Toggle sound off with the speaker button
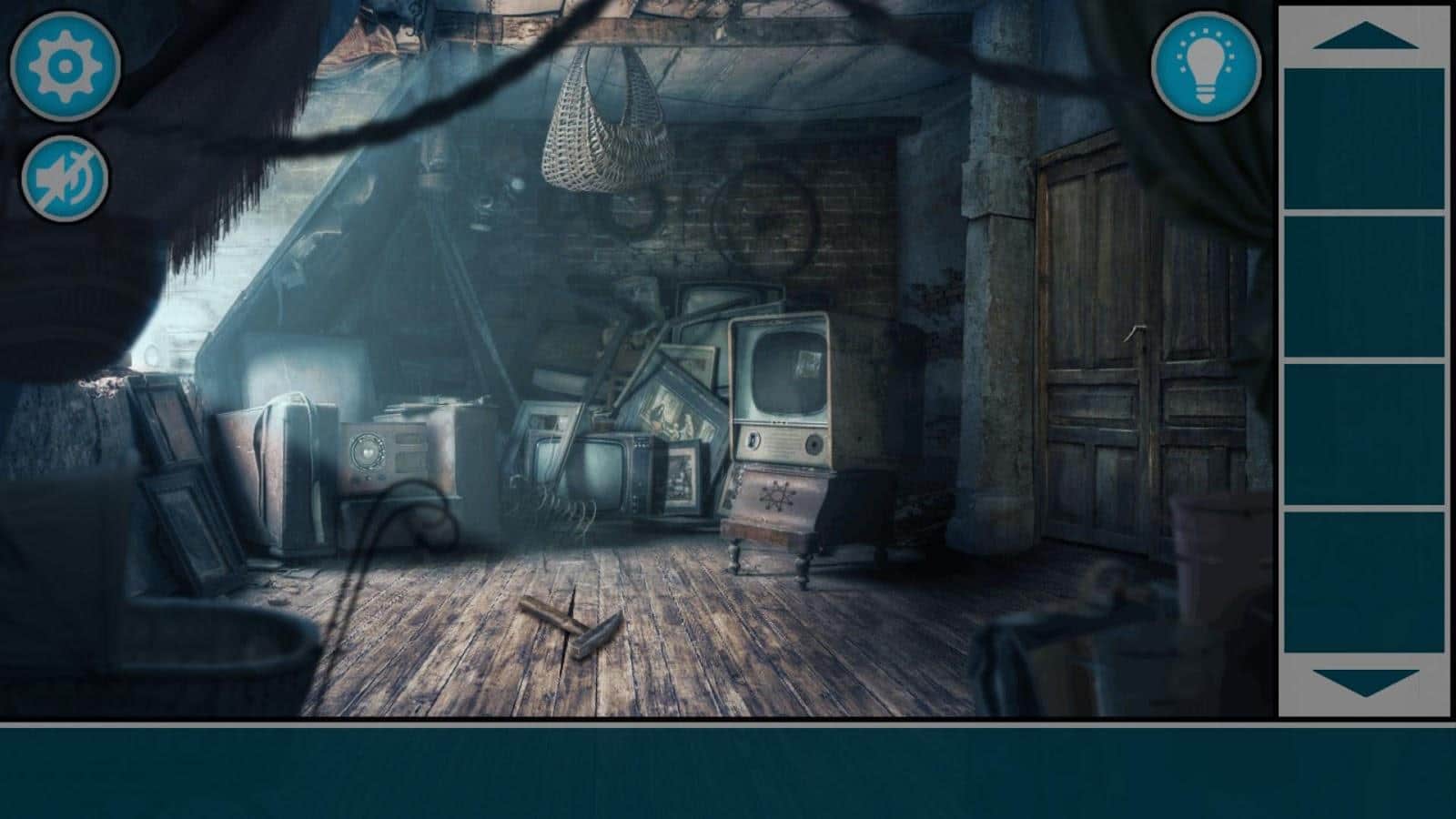 [64, 177]
